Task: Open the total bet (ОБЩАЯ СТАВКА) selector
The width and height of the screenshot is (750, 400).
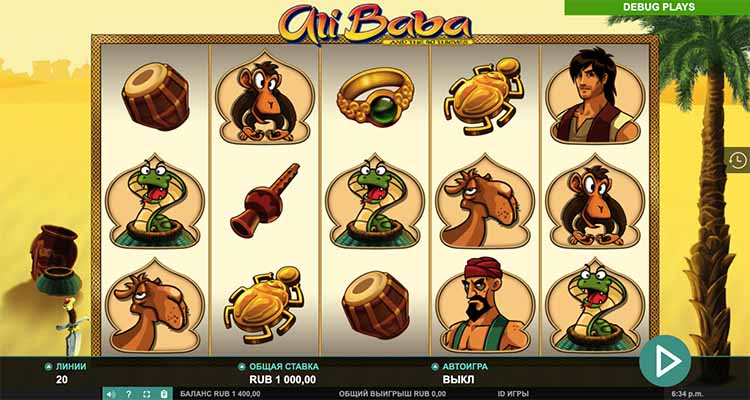Action: coord(241,367)
